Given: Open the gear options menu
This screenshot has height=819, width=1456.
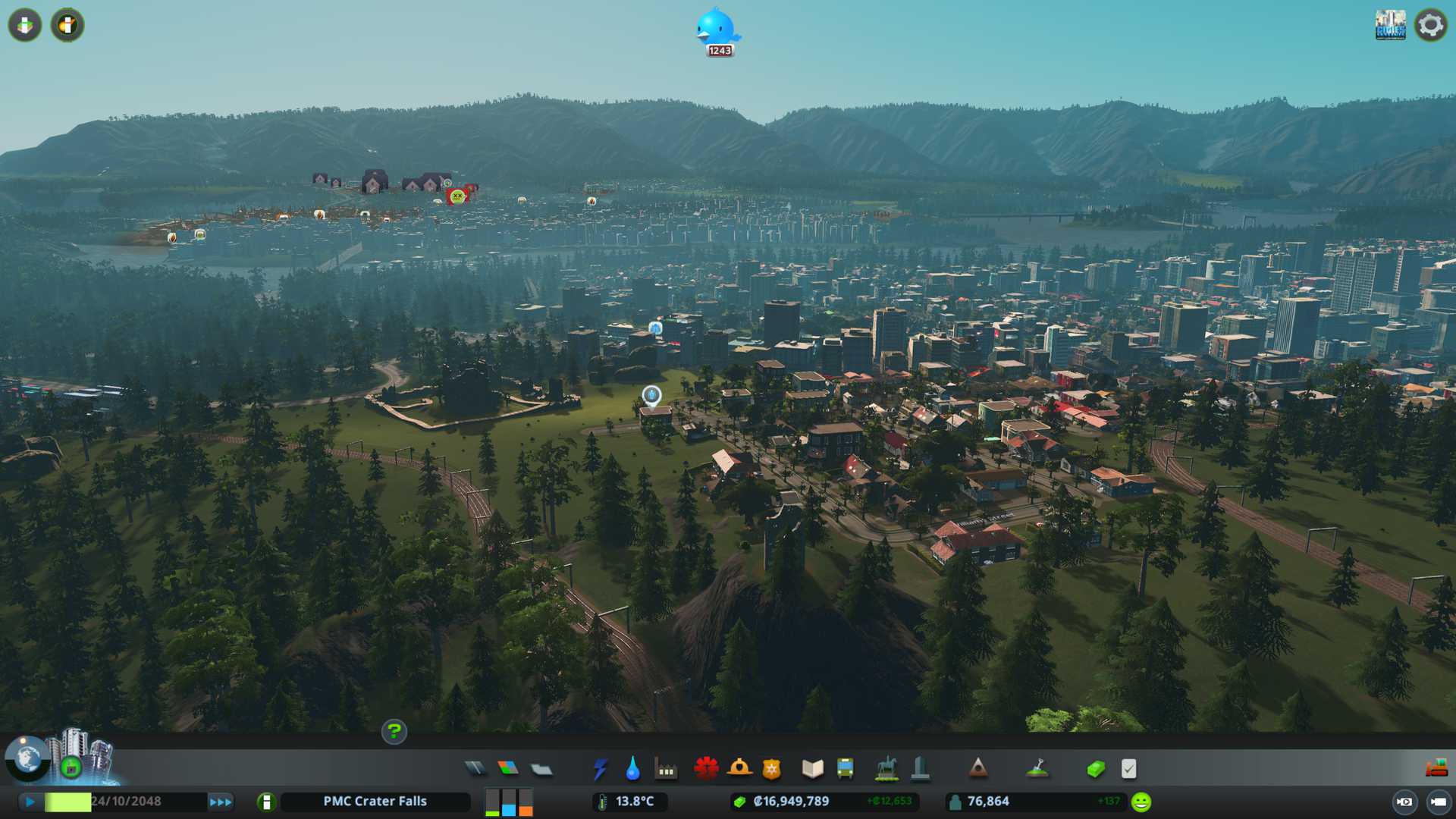Looking at the screenshot, I should click(x=1430, y=26).
